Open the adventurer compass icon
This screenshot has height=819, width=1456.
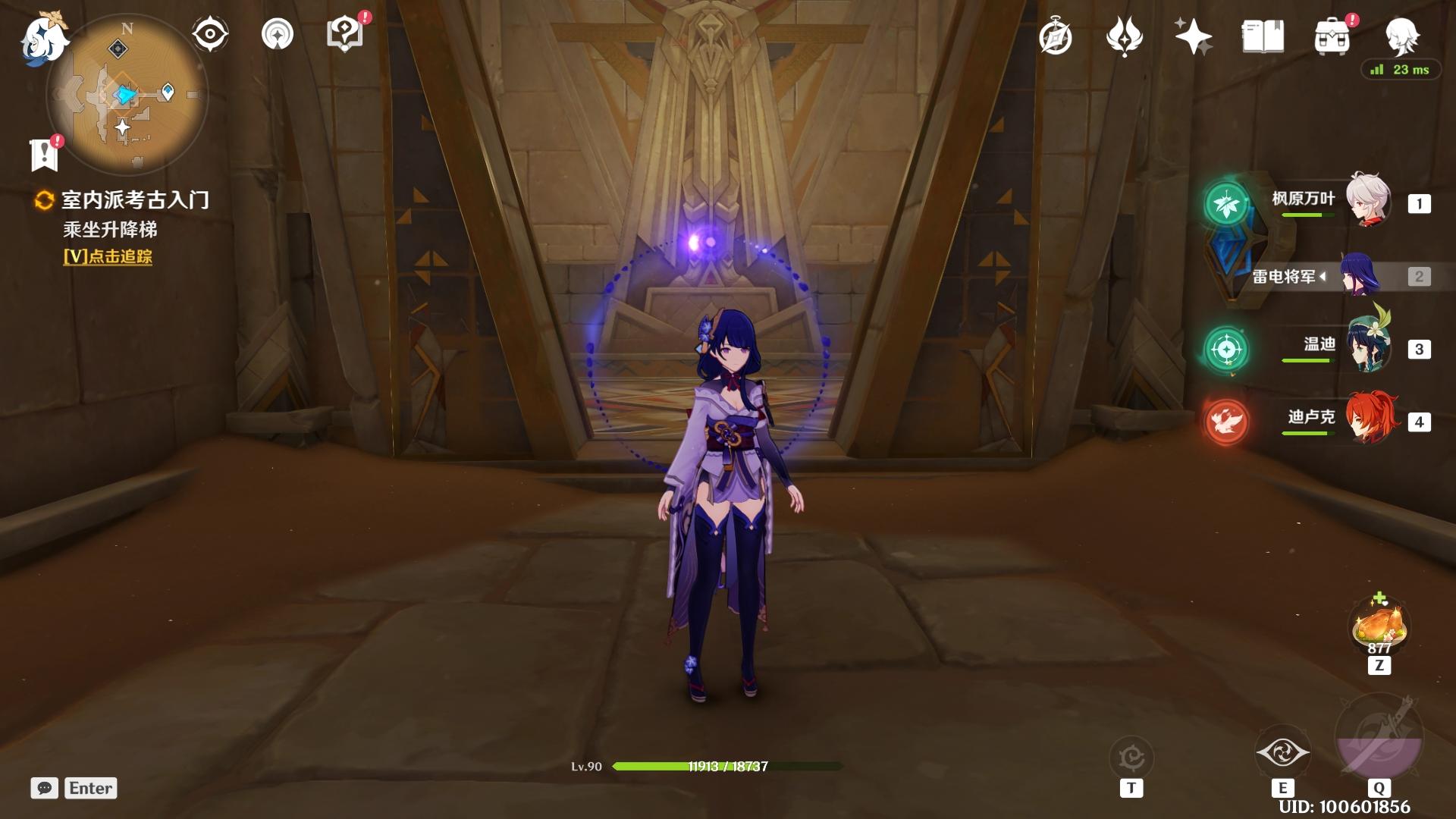click(x=1056, y=36)
